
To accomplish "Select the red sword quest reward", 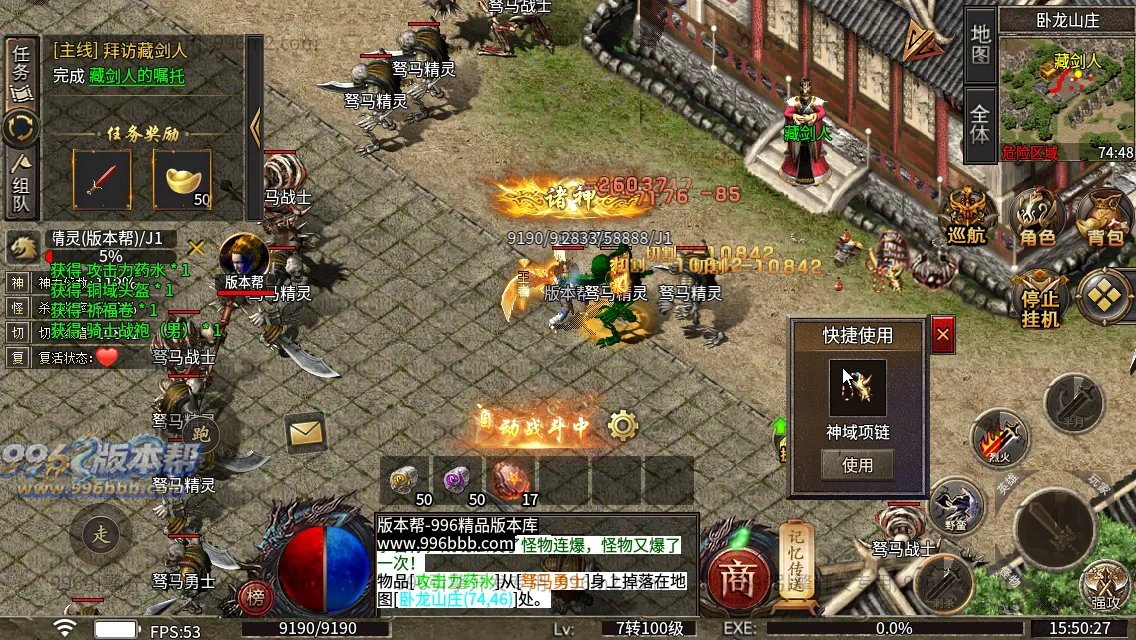I will coord(101,180).
